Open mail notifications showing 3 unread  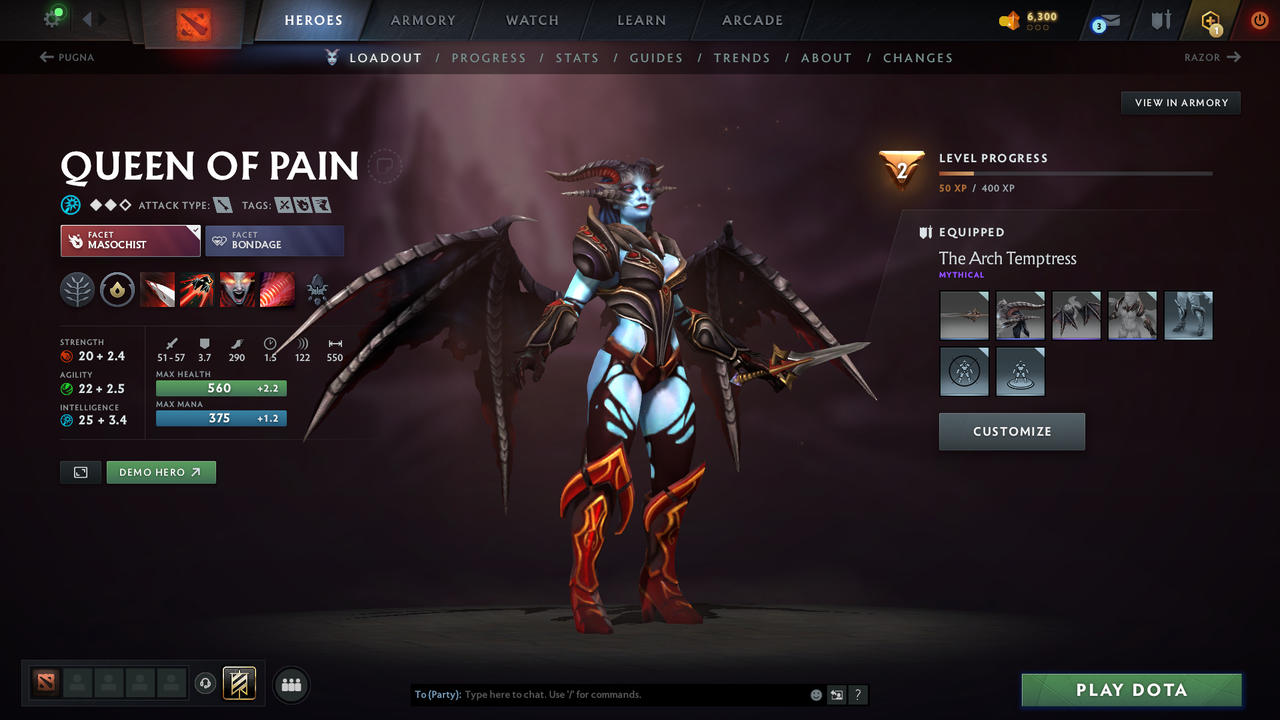pyautogui.click(x=1104, y=20)
